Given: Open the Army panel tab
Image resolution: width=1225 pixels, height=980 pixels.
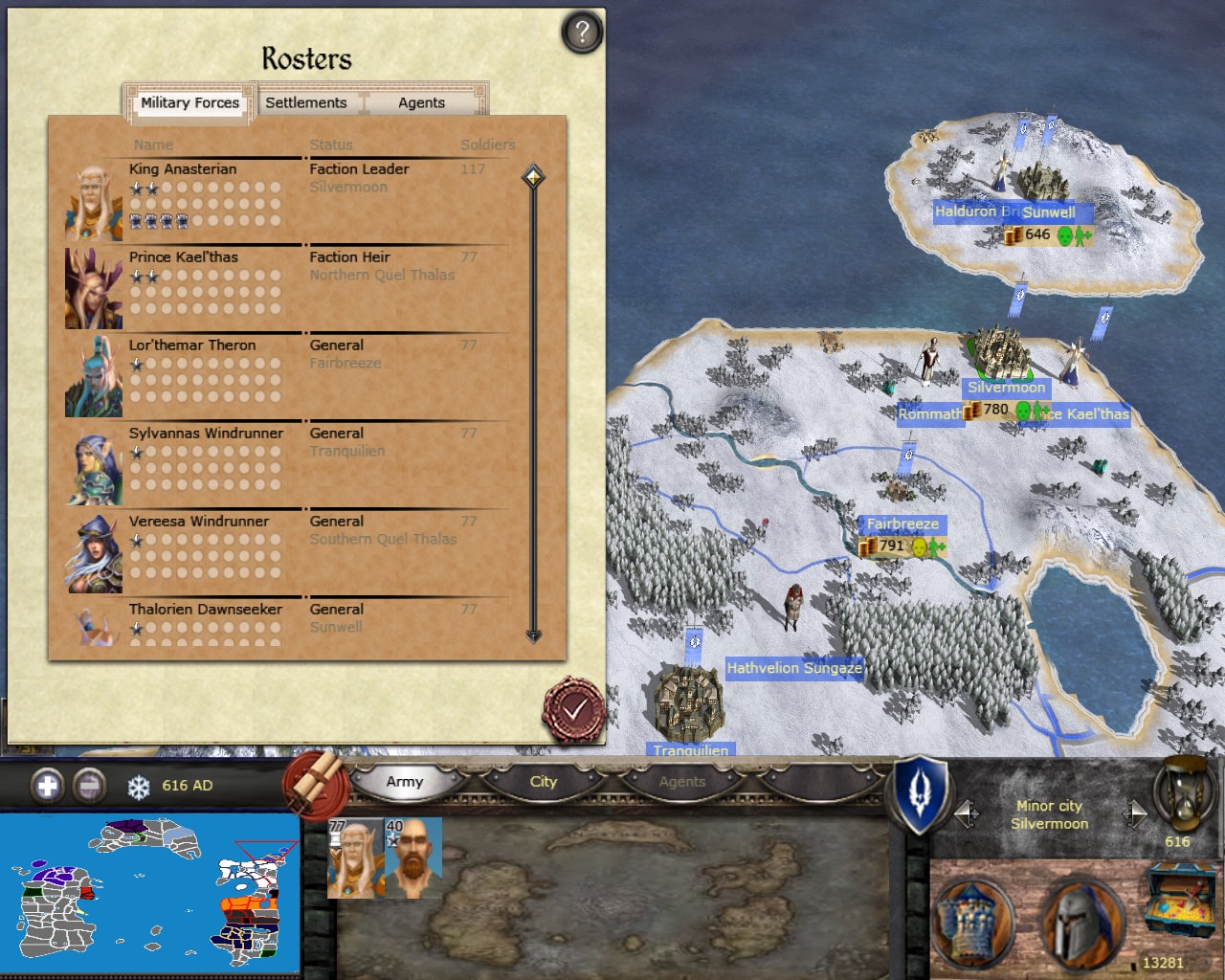Looking at the screenshot, I should 405,782.
